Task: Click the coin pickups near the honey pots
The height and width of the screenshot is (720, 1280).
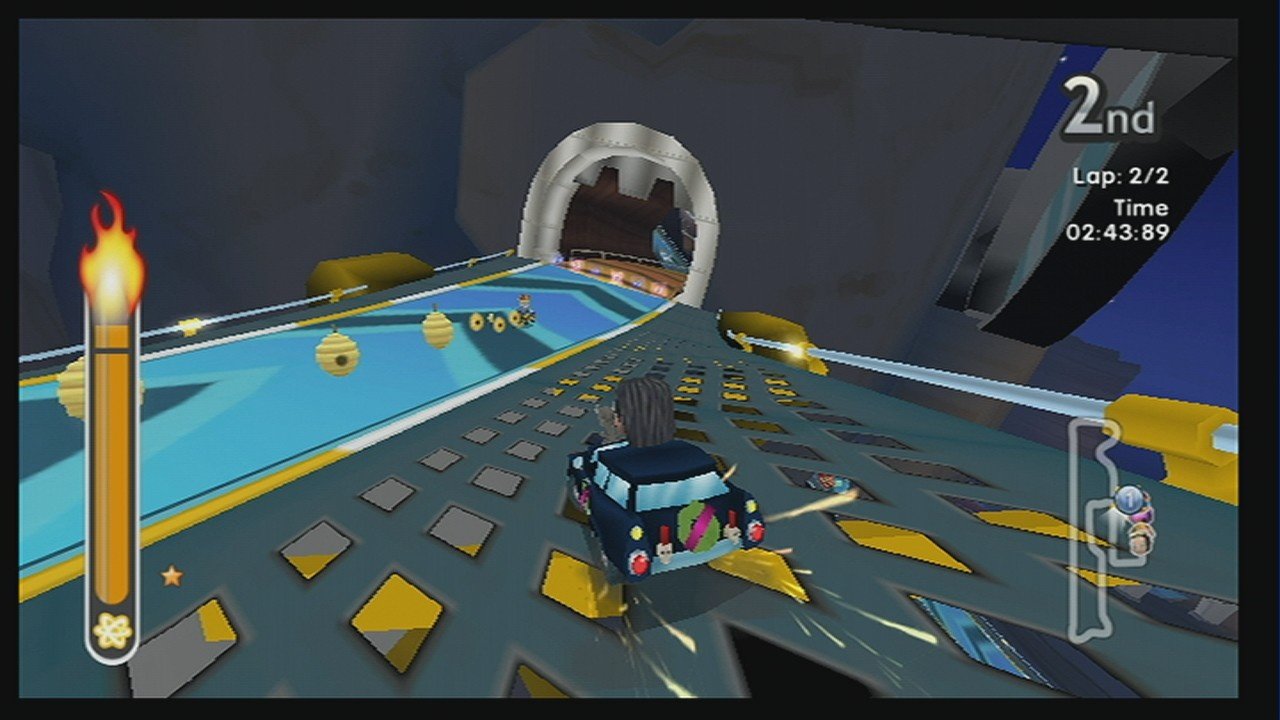Action: pyautogui.click(x=488, y=322)
